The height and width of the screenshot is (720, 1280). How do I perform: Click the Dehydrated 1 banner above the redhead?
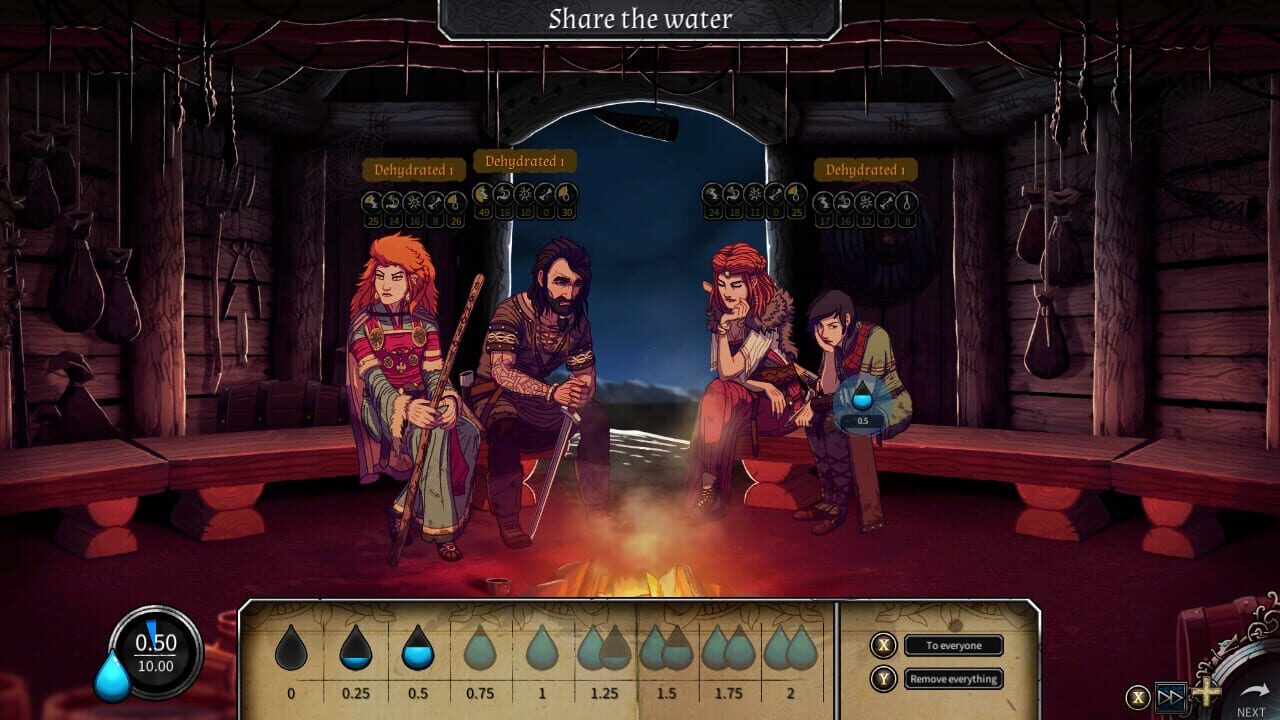416,169
